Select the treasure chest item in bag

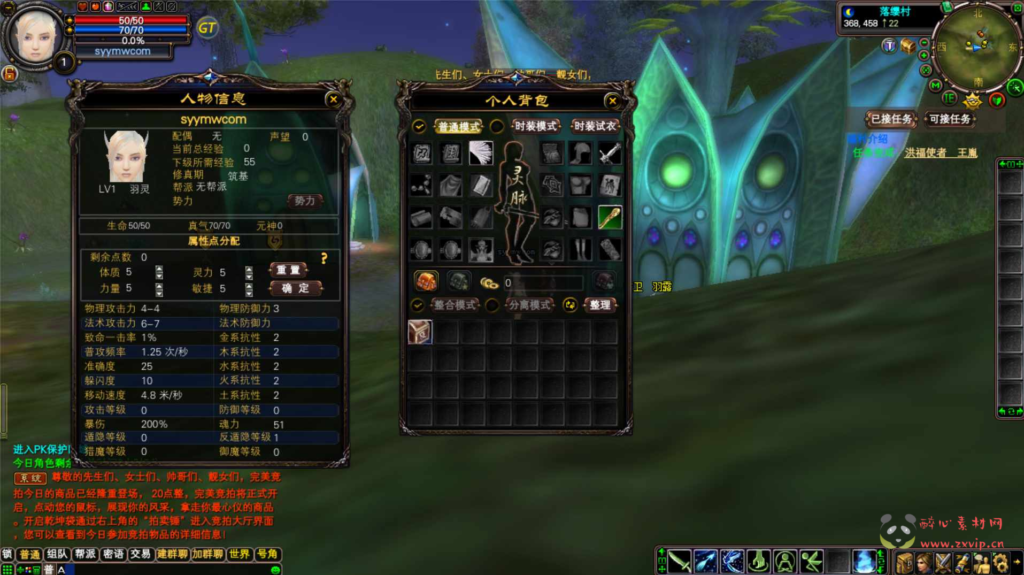tap(420, 332)
